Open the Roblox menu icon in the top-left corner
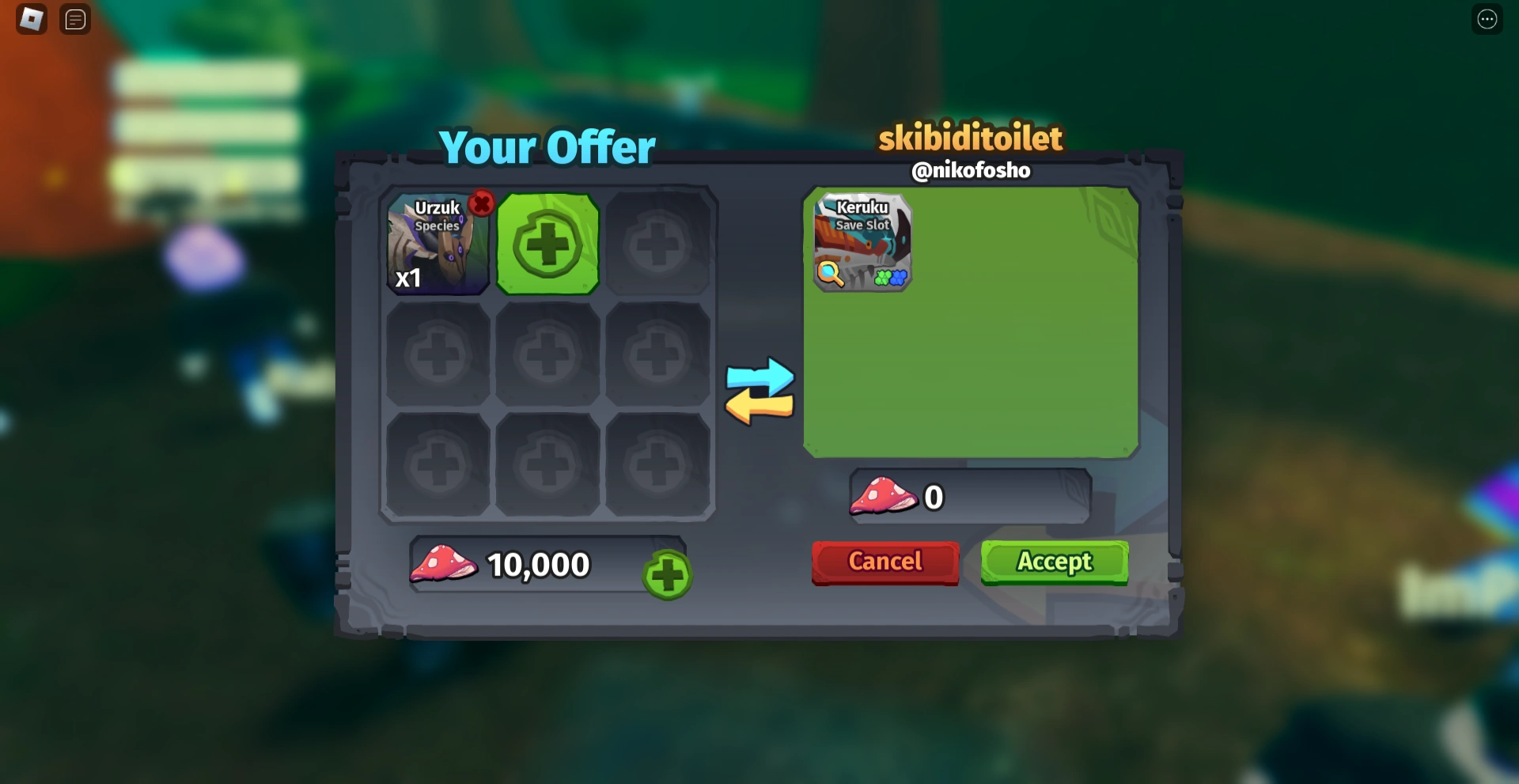Screen dimensions: 1519x784 click(30, 19)
